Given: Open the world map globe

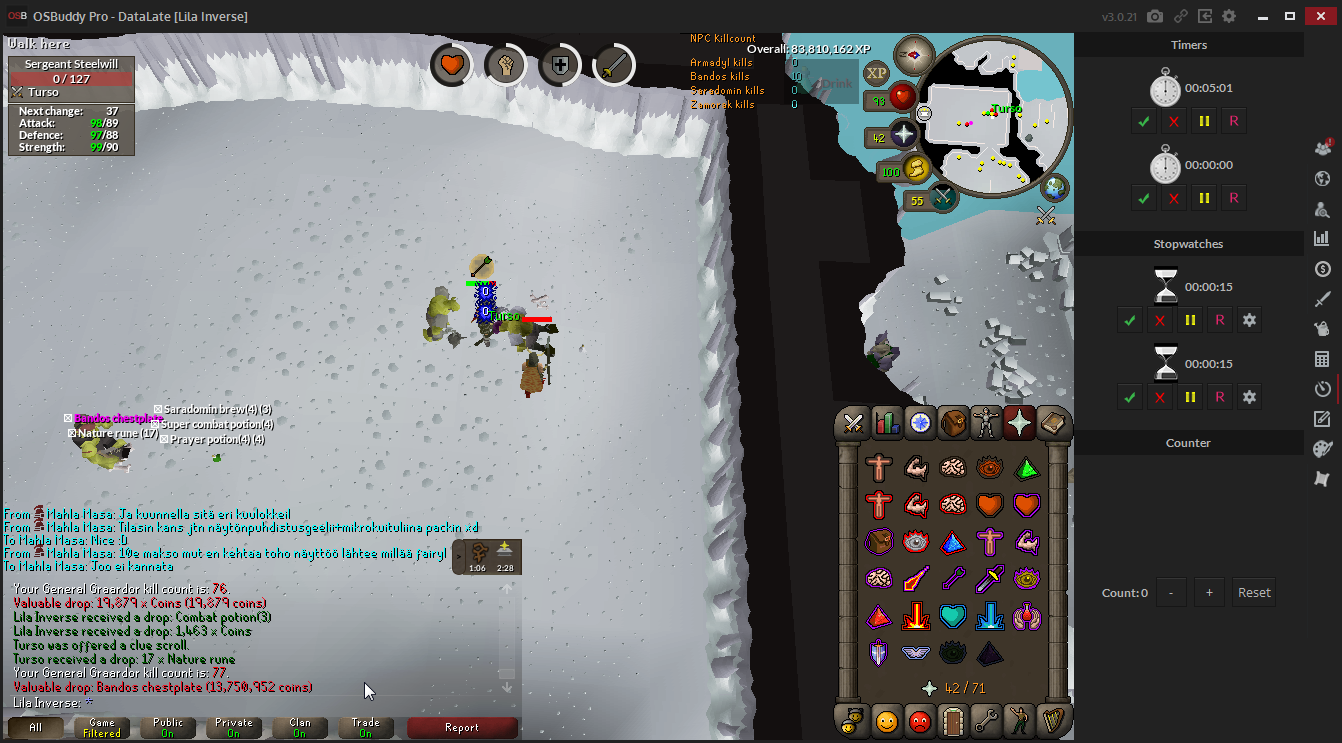Looking at the screenshot, I should point(1054,188).
